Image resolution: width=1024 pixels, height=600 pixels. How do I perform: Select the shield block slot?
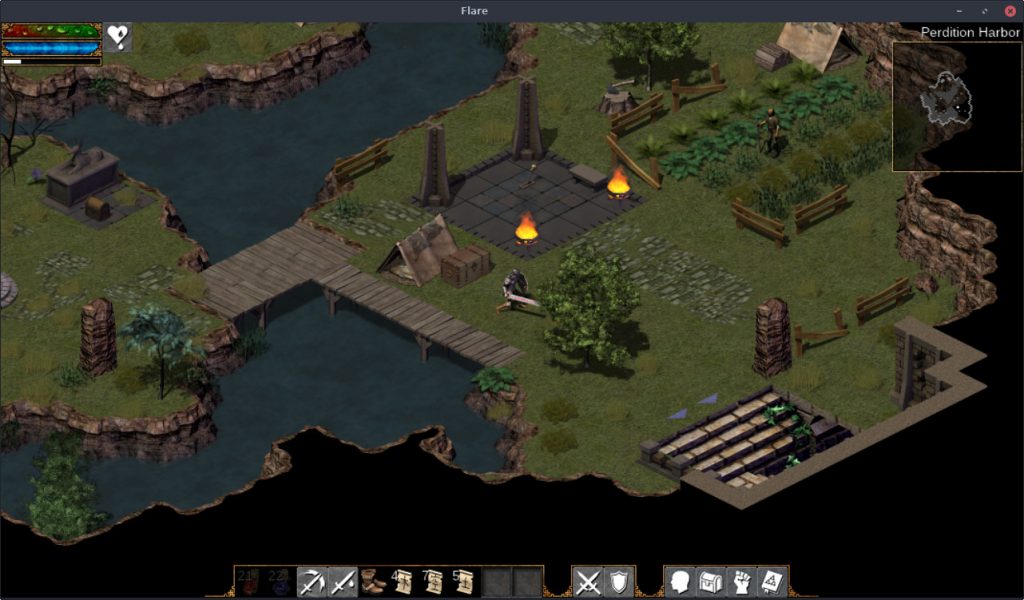(x=618, y=581)
